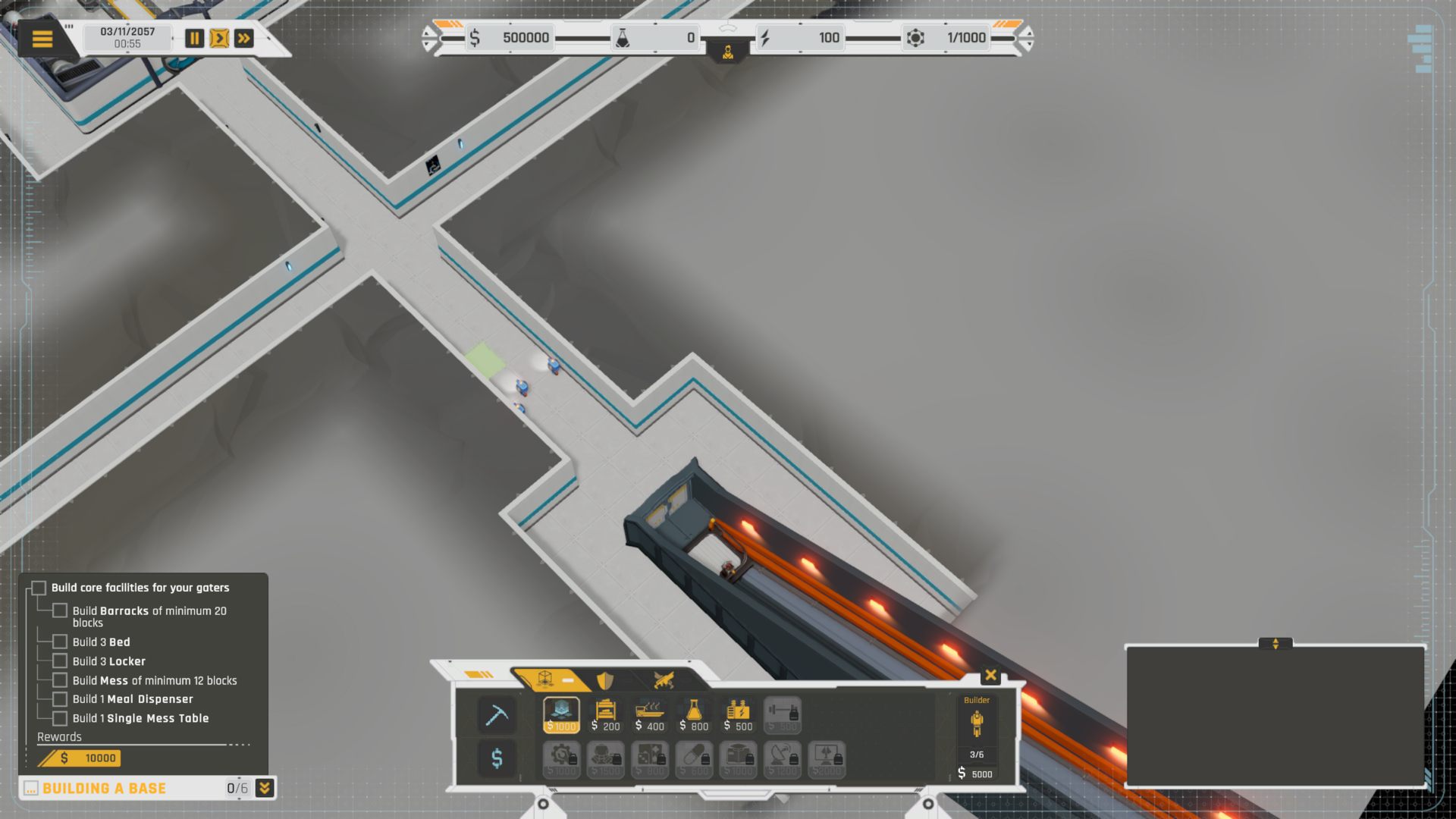Select the dollar sign sell tool
The image size is (1456, 819).
pyautogui.click(x=497, y=758)
